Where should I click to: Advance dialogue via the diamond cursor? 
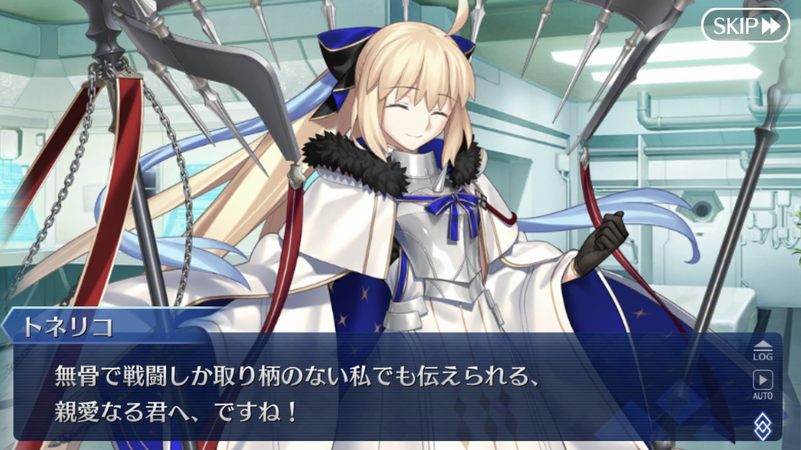(x=763, y=425)
